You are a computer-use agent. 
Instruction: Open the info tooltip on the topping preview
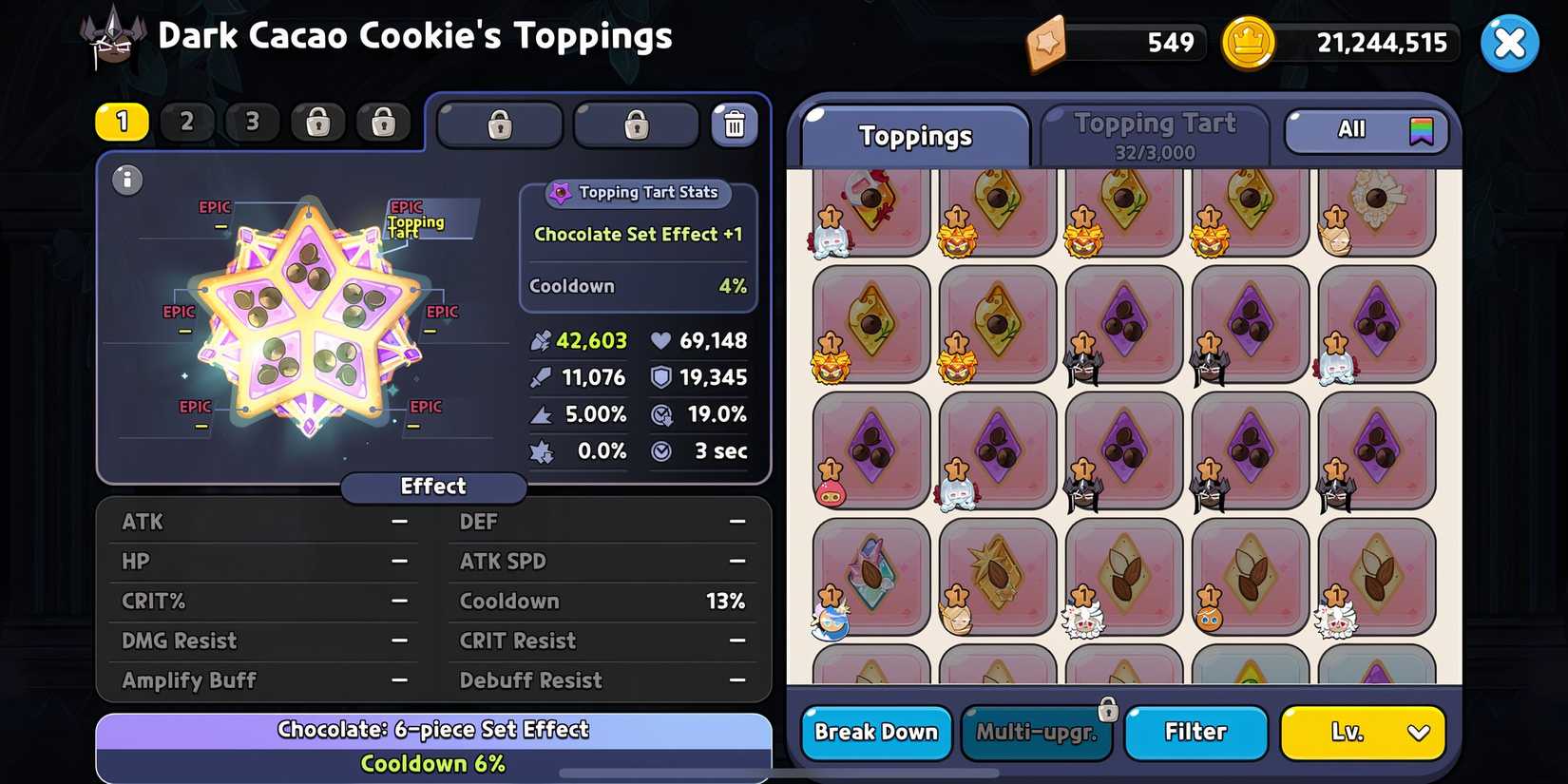pos(126,180)
